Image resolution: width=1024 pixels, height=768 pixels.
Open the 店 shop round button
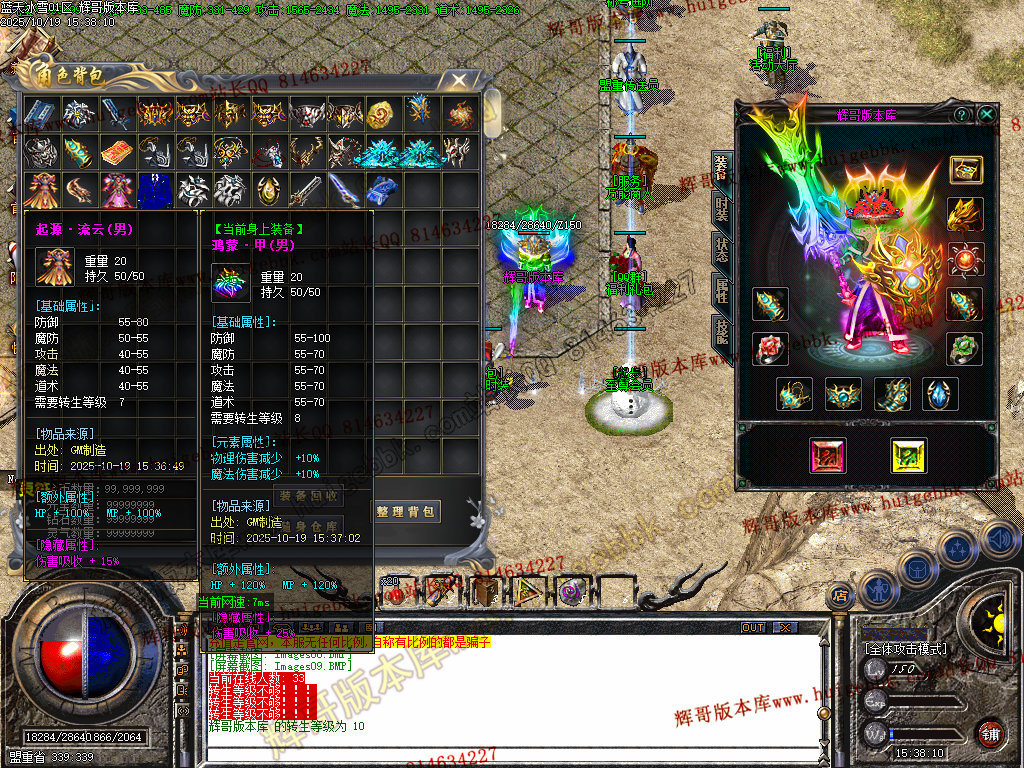[837, 598]
